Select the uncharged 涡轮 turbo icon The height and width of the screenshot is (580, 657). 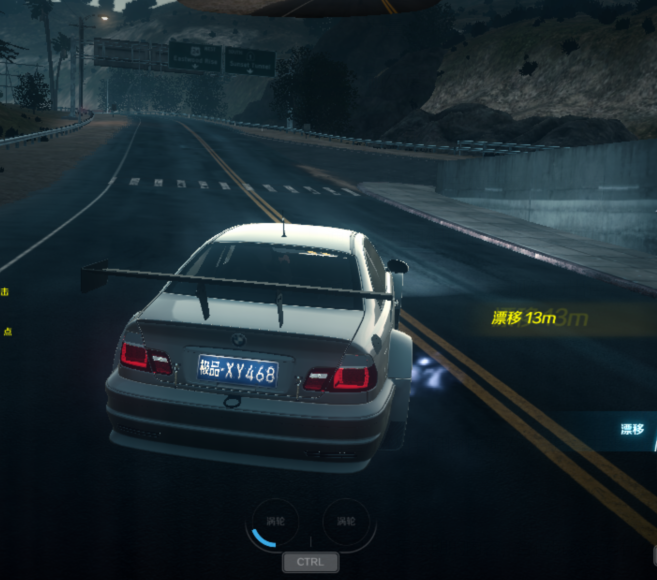click(x=346, y=522)
